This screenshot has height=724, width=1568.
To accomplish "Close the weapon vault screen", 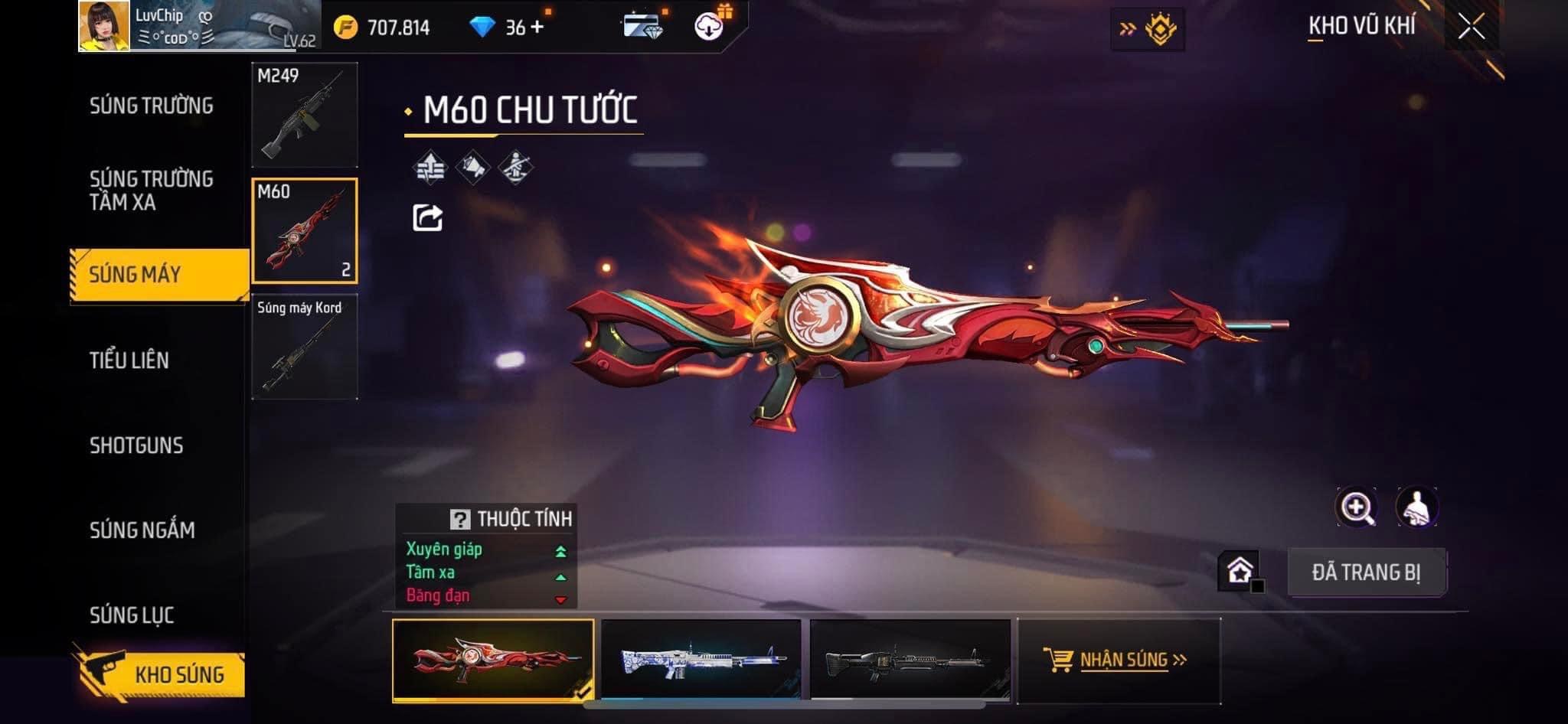I will point(1471,28).
